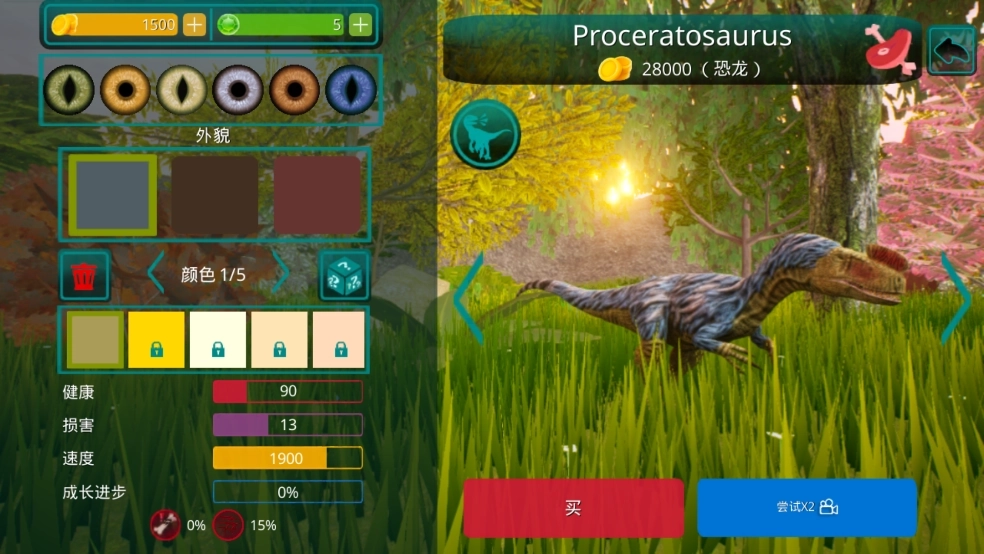Open the round dinosaur silhouette icon

point(485,134)
